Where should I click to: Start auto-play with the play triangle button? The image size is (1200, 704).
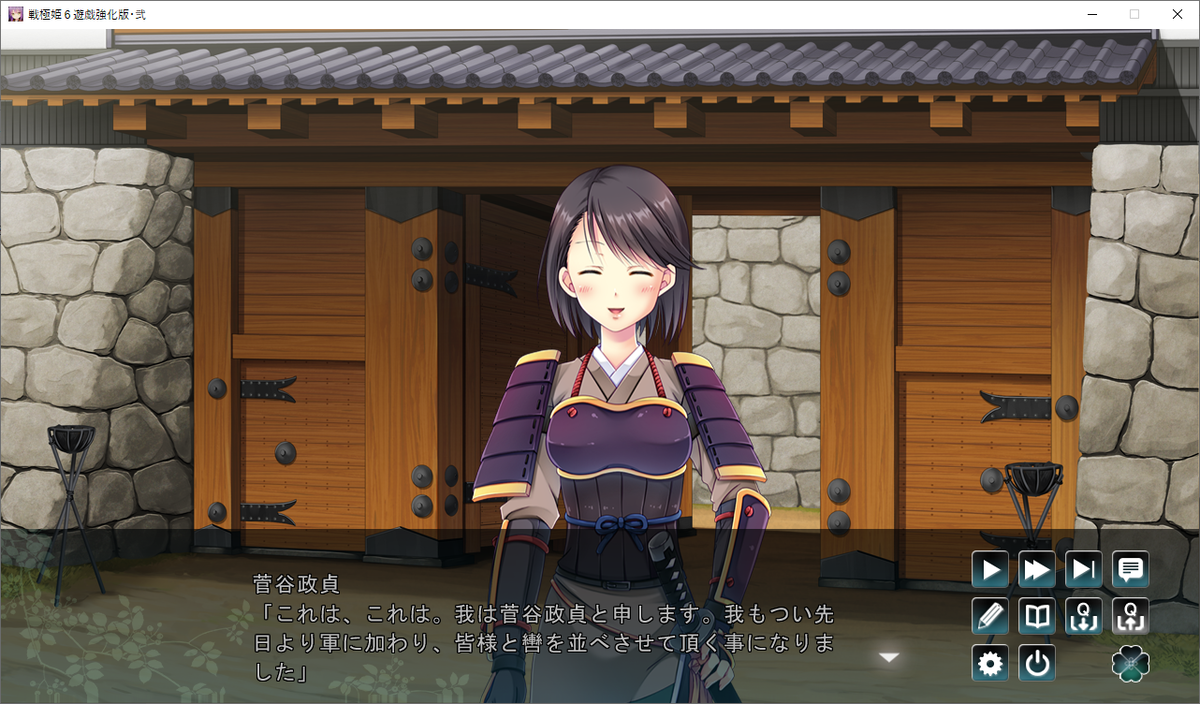pyautogui.click(x=990, y=570)
